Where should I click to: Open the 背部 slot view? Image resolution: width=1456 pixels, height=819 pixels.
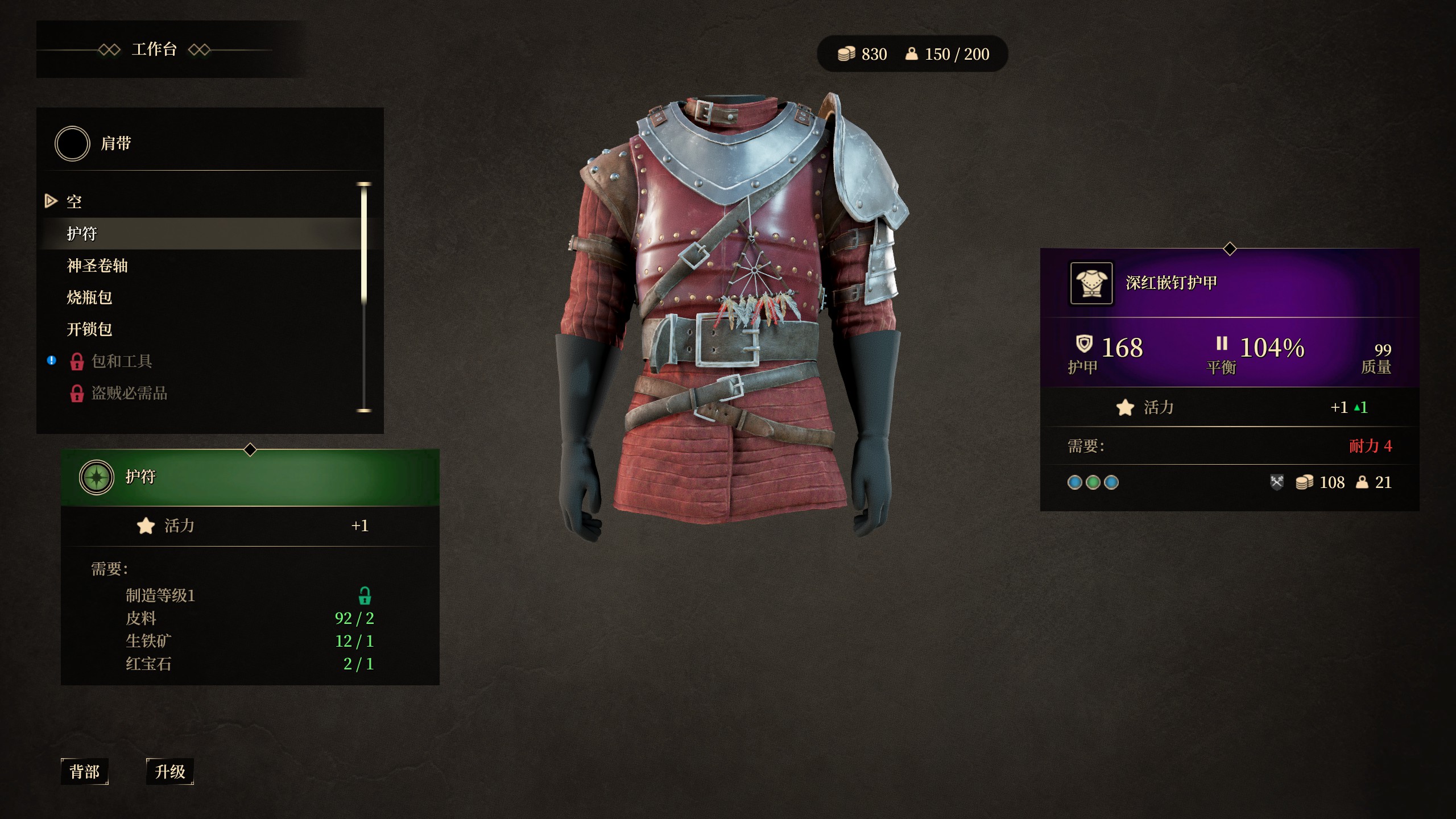84,772
